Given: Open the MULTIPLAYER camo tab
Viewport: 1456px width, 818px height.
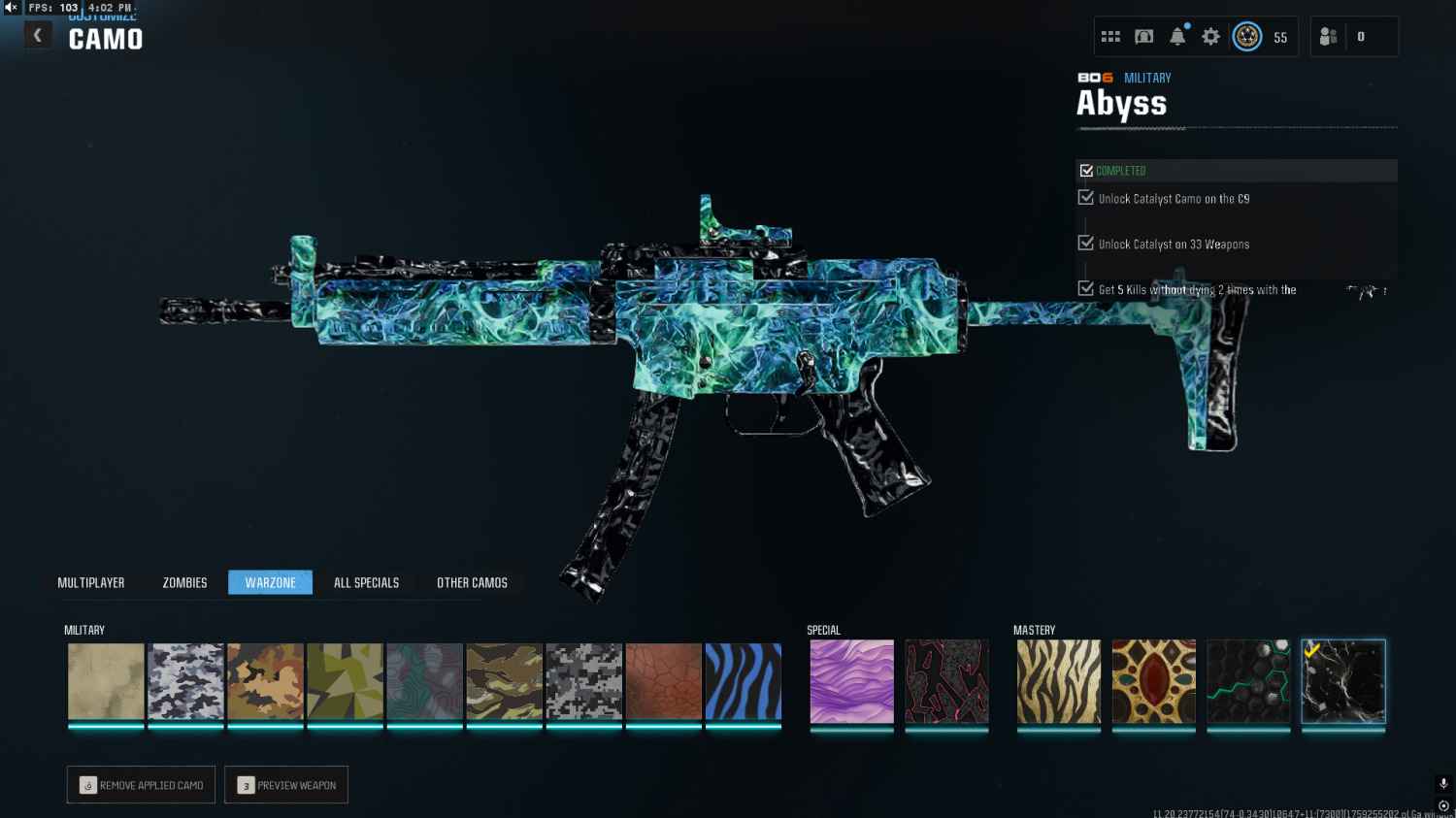Looking at the screenshot, I should pos(91,582).
